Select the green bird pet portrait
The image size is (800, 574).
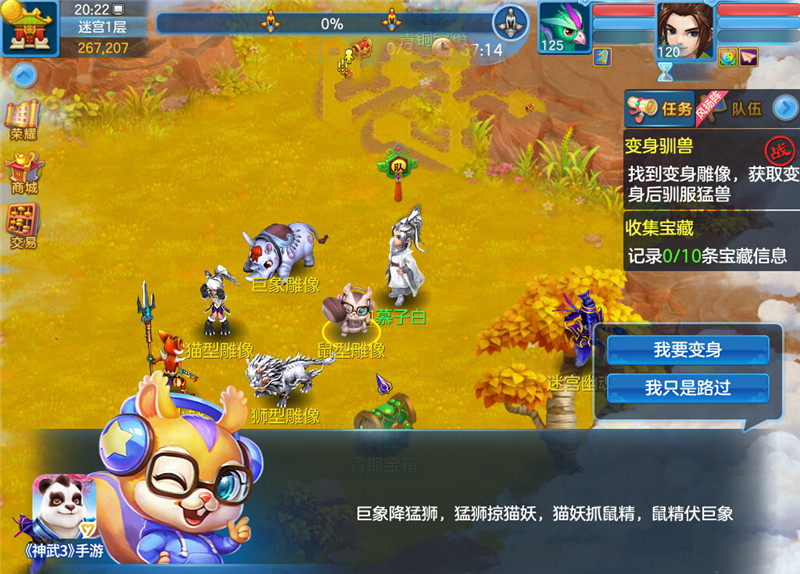click(x=563, y=26)
